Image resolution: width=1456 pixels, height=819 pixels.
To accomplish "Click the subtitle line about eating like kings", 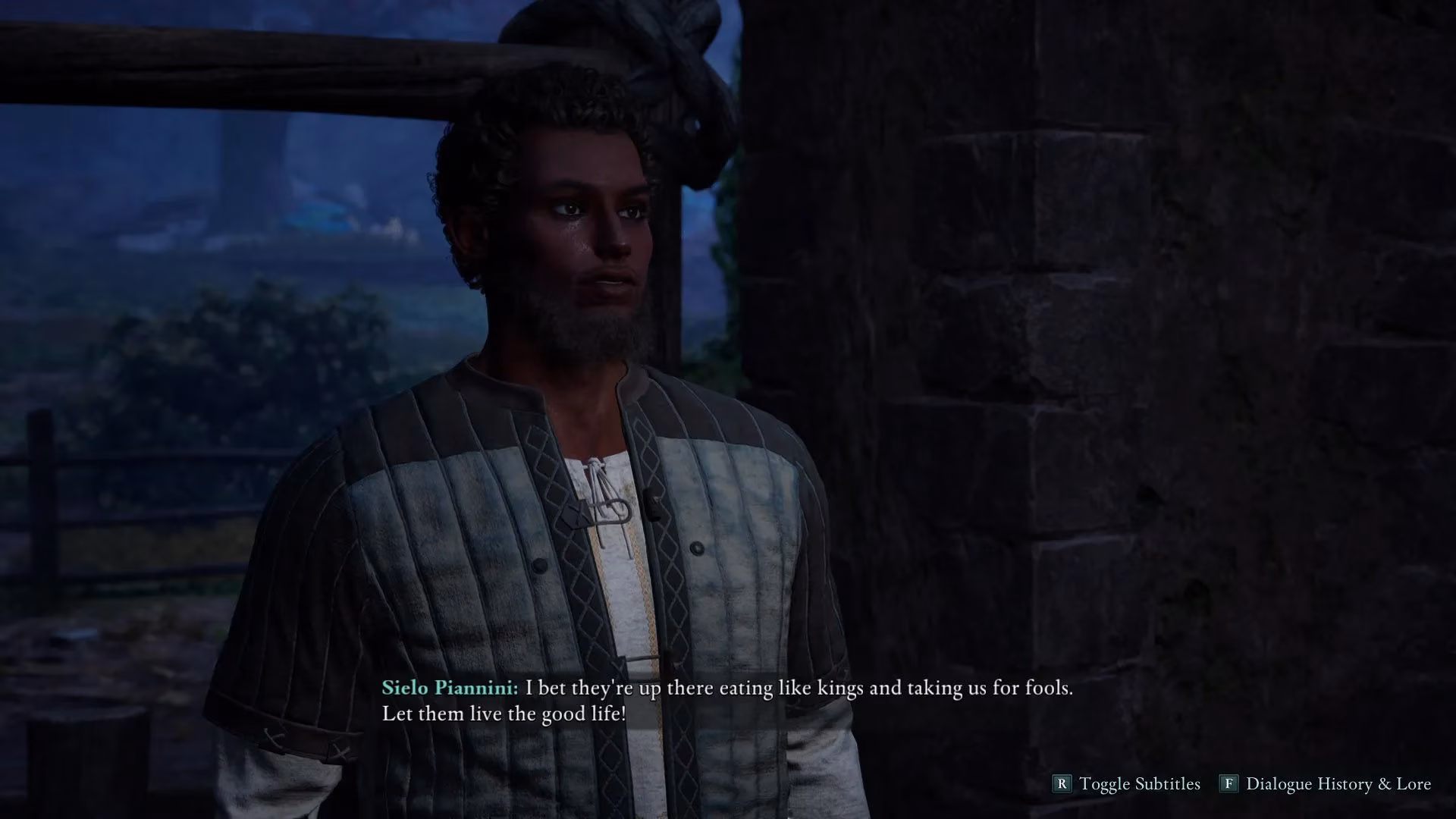I will 796,689.
